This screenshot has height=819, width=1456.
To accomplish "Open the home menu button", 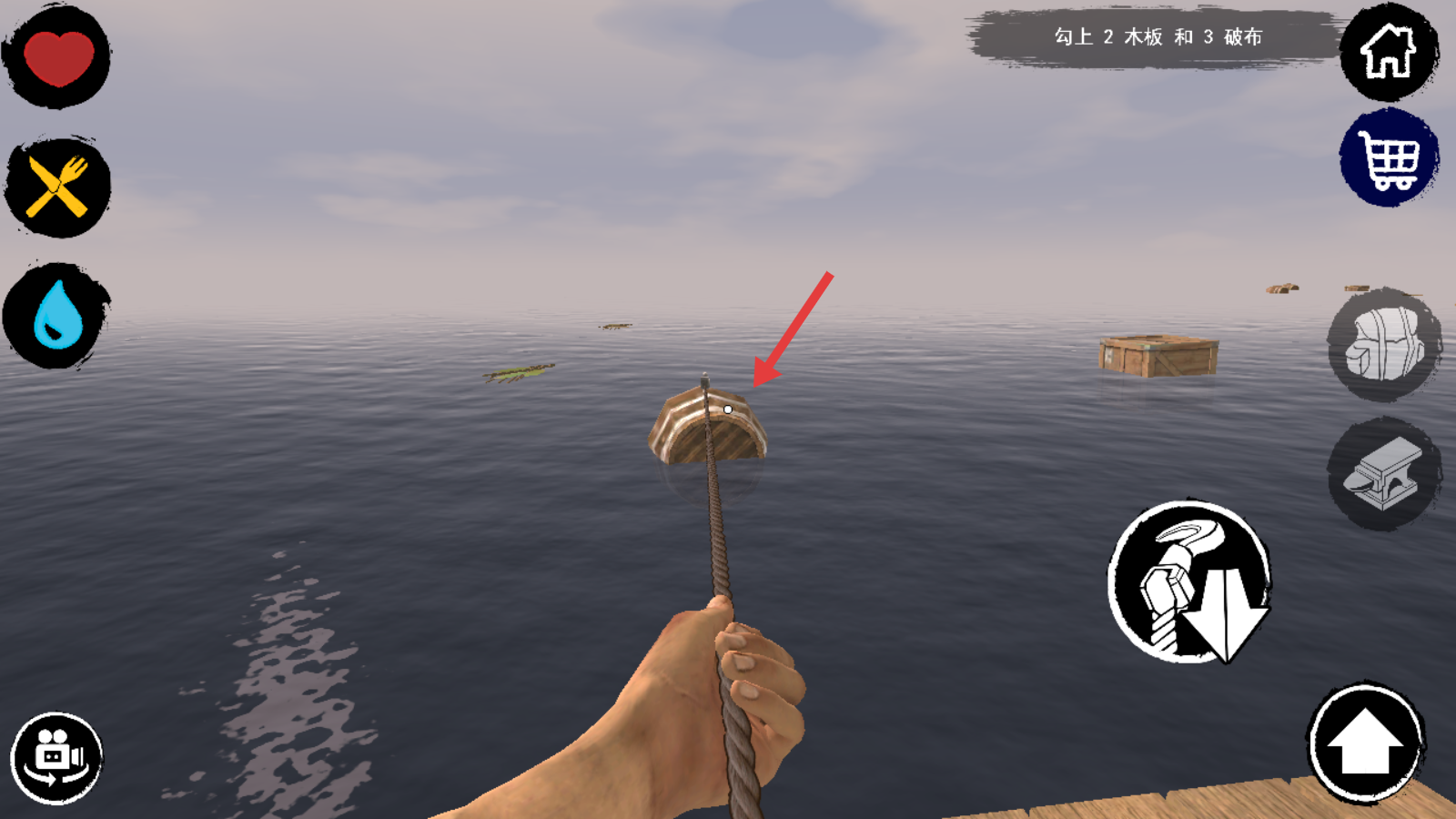I will [1388, 52].
